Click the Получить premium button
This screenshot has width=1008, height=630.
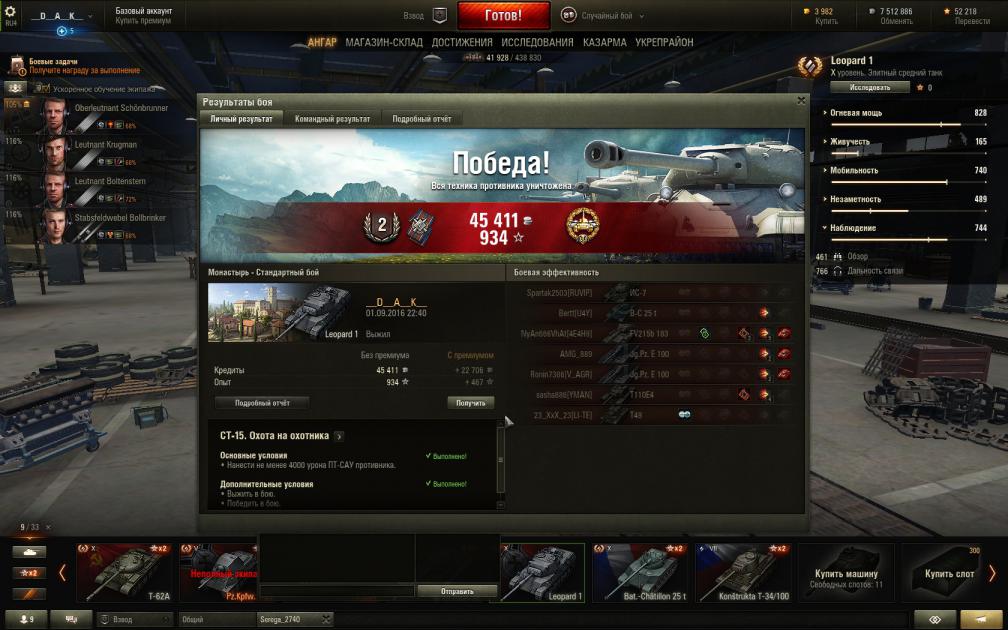pos(470,403)
